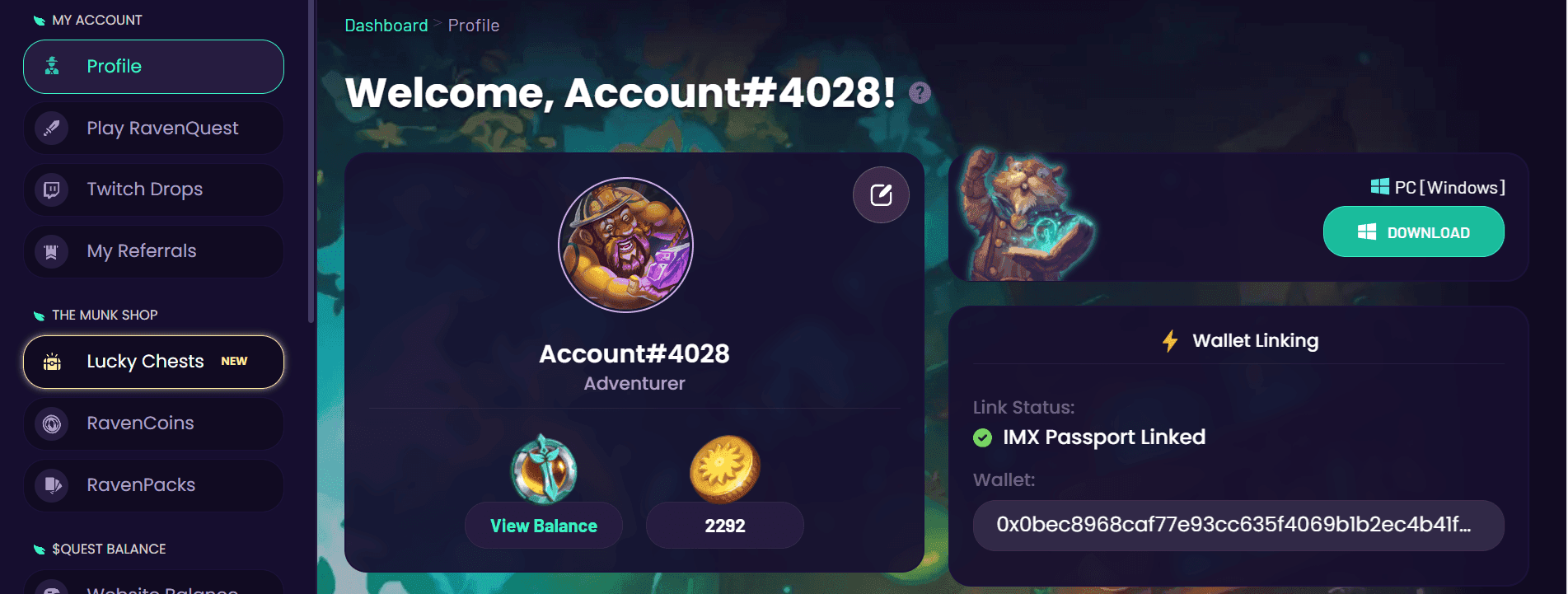
Task: Click the My Referrals icon
Action: (51, 251)
